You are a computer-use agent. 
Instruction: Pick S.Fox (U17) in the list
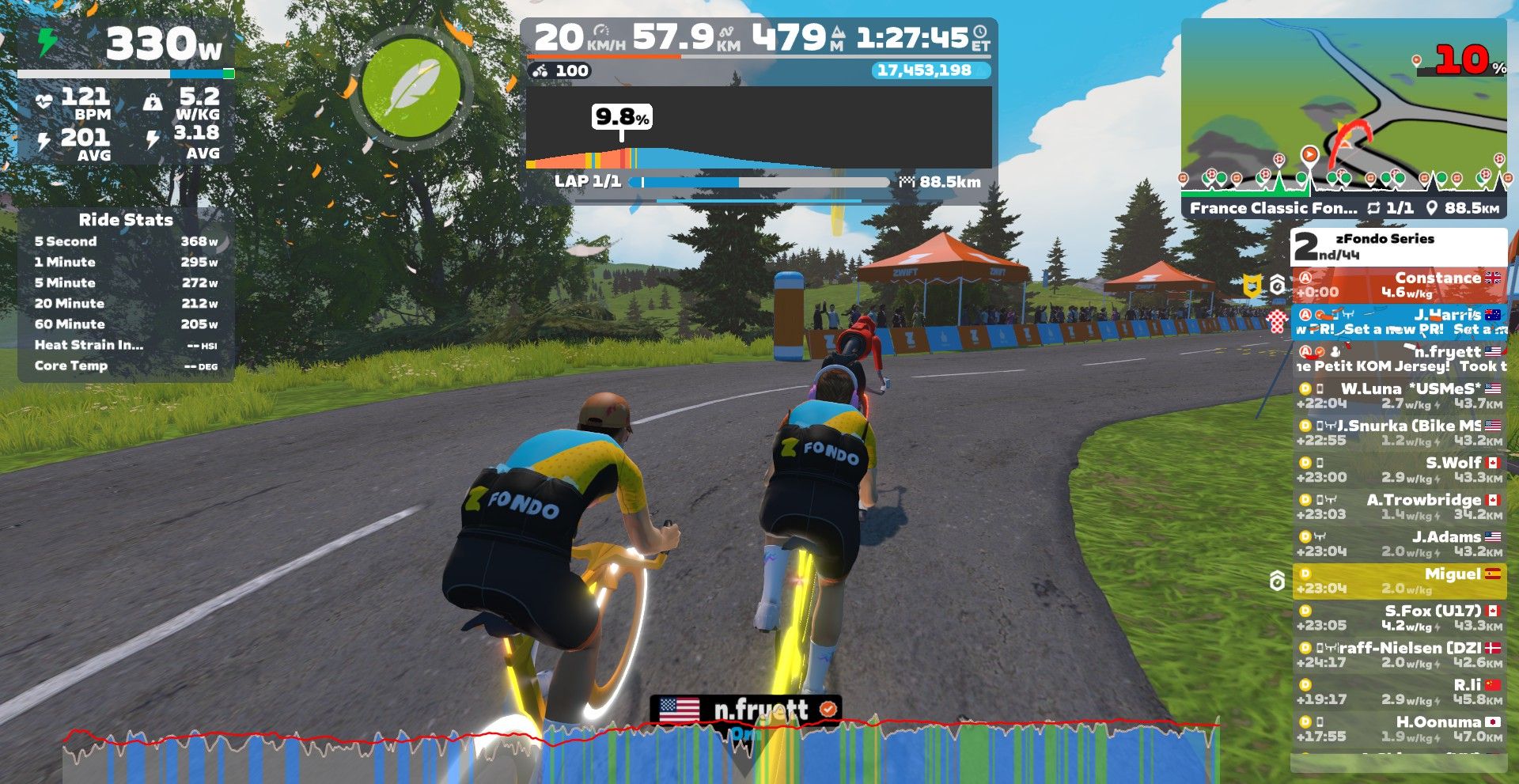[x=1399, y=618]
